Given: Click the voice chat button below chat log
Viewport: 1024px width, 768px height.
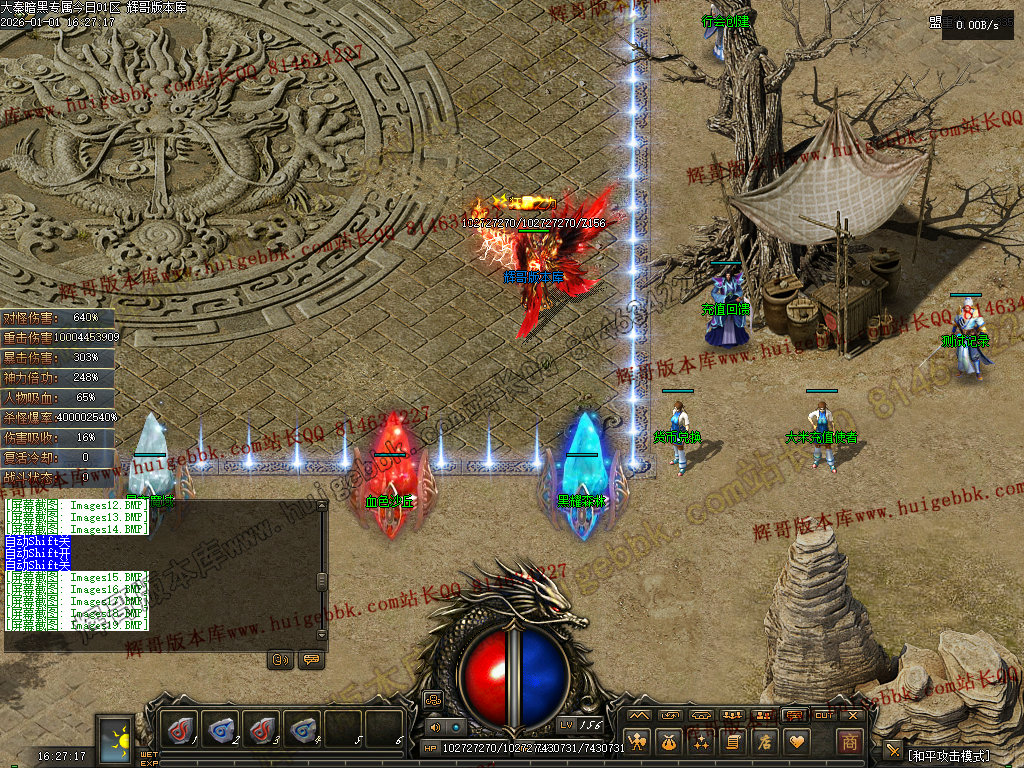Looking at the screenshot, I should (281, 660).
